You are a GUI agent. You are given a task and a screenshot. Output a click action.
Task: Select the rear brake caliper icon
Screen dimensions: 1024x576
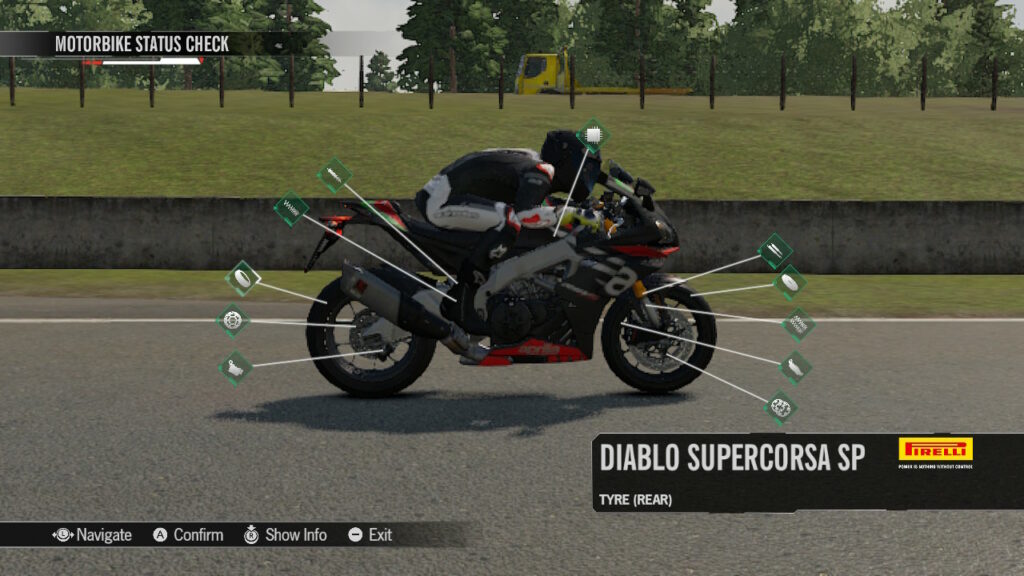tap(236, 367)
